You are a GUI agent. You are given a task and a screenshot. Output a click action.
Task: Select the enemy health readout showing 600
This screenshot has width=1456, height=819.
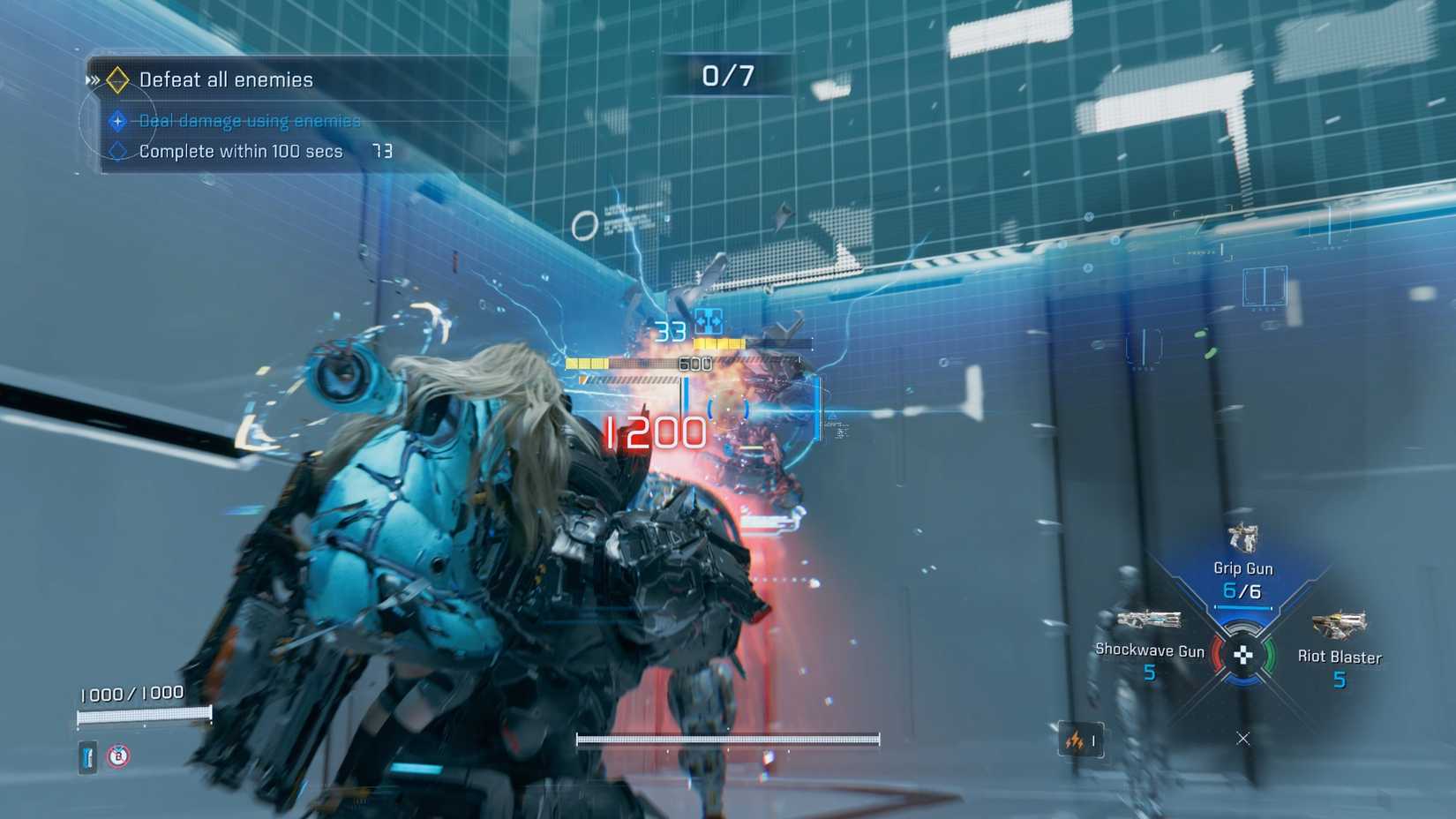(694, 363)
